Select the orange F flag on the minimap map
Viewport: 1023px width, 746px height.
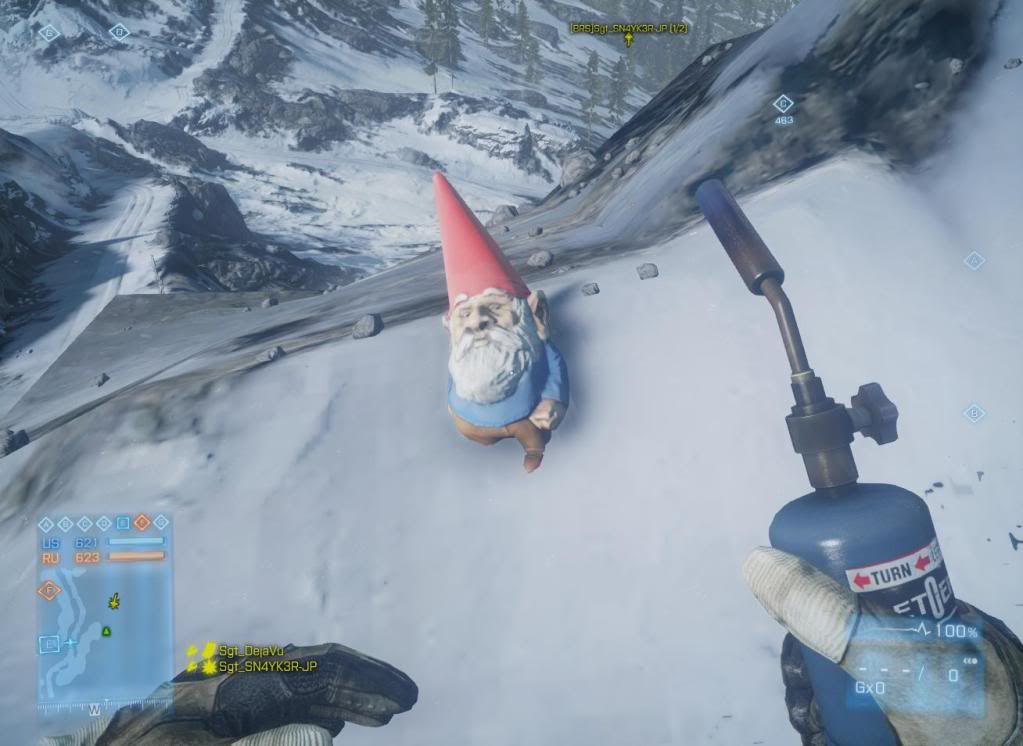click(x=48, y=590)
